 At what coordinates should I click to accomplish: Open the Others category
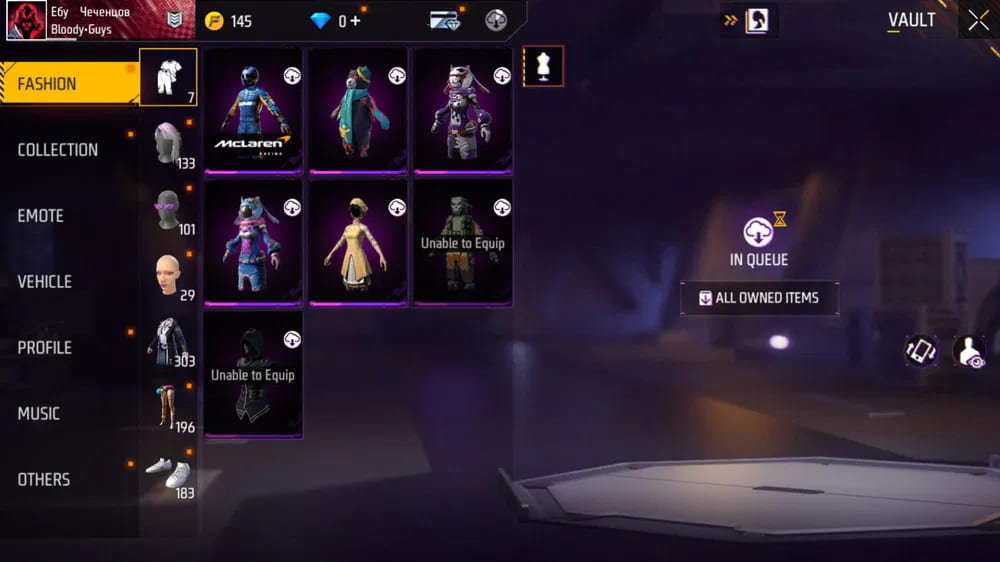pos(44,480)
